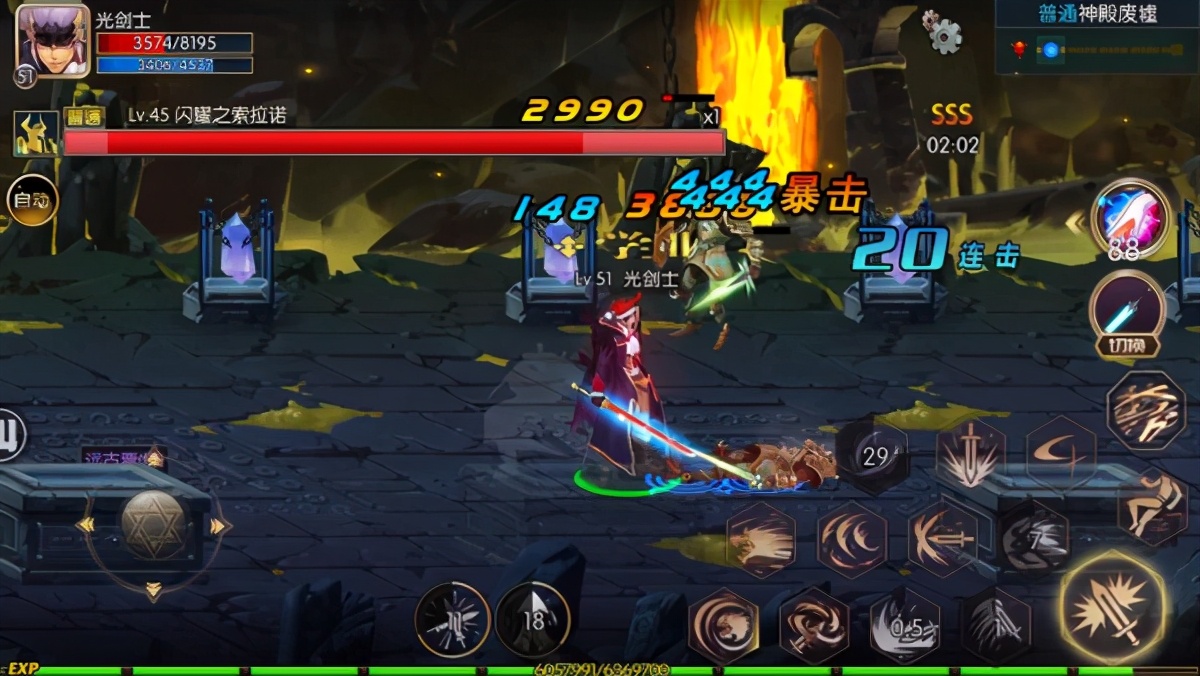Select the boss portrait icon beside health bar
Screen dimensions: 1200x676
point(36,134)
